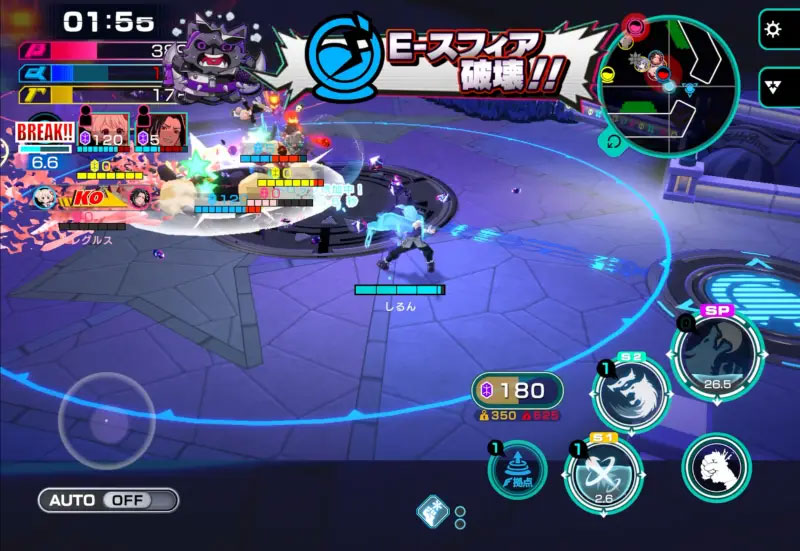Tap the virtual movement joystick

pos(106,420)
